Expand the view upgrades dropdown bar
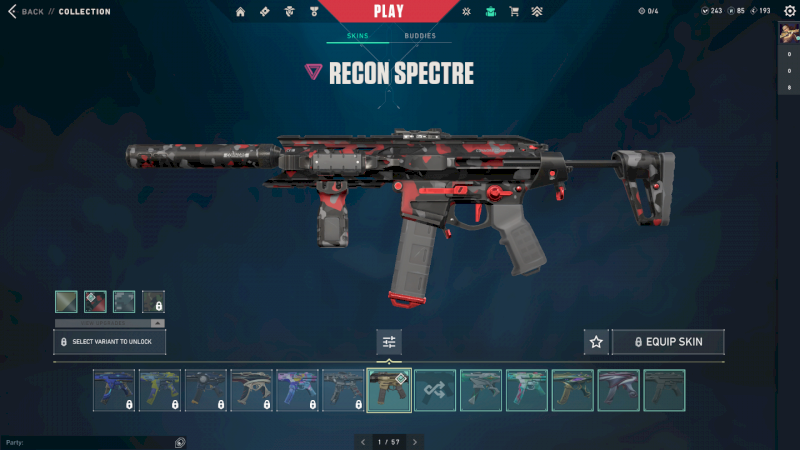 pos(110,323)
